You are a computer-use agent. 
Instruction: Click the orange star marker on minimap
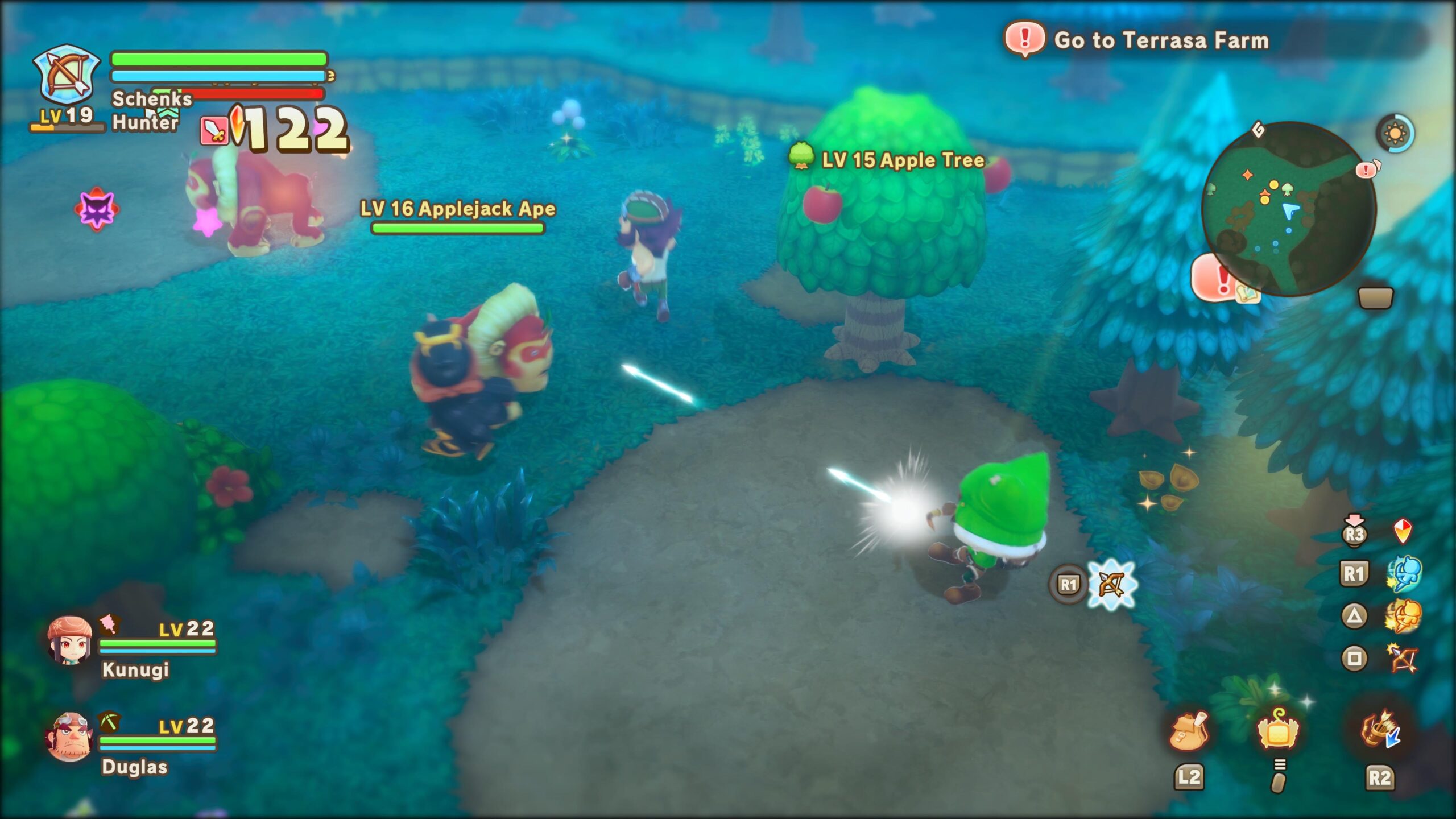[1247, 175]
